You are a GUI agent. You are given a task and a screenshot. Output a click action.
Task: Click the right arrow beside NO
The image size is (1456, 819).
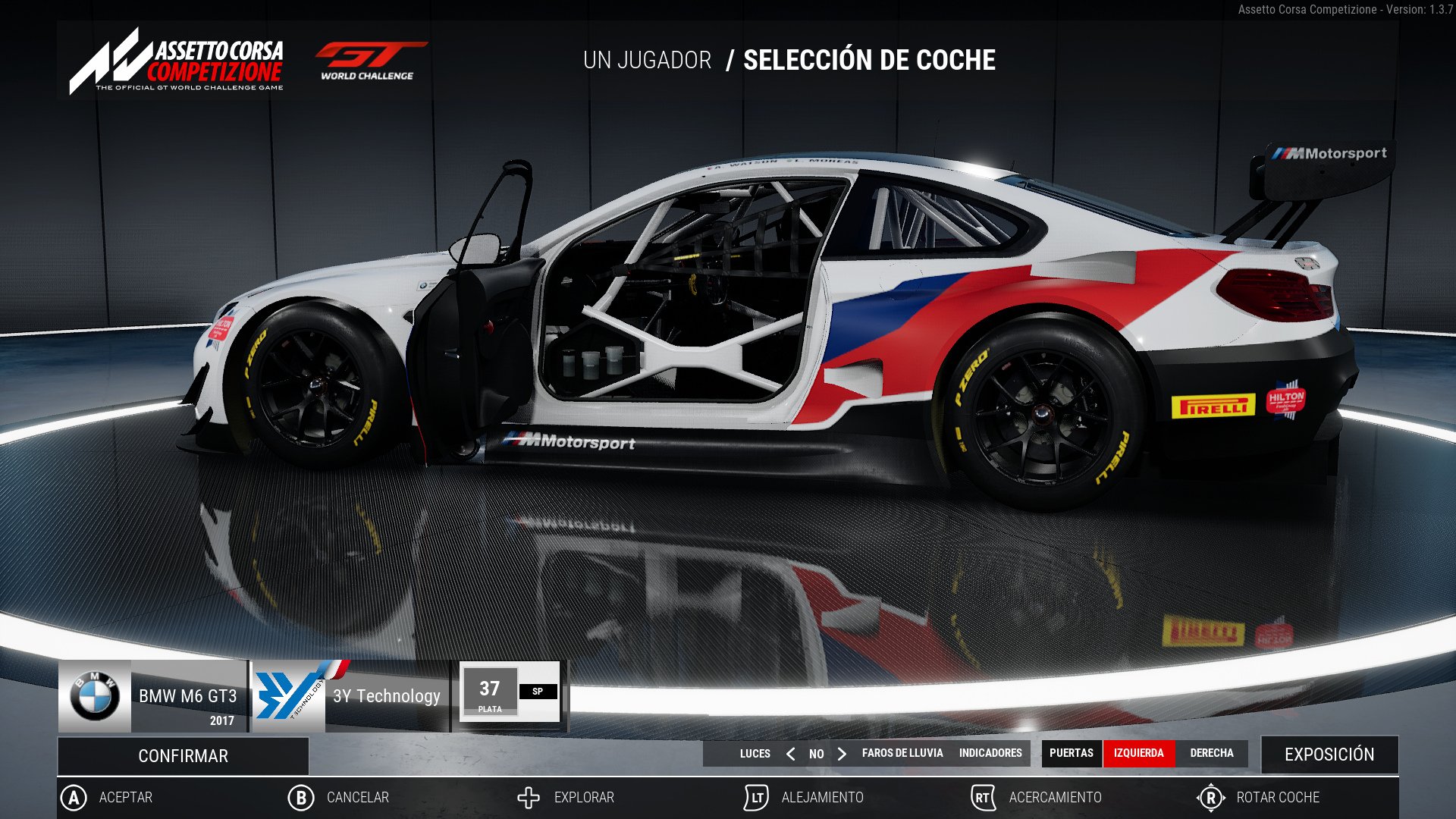[842, 754]
